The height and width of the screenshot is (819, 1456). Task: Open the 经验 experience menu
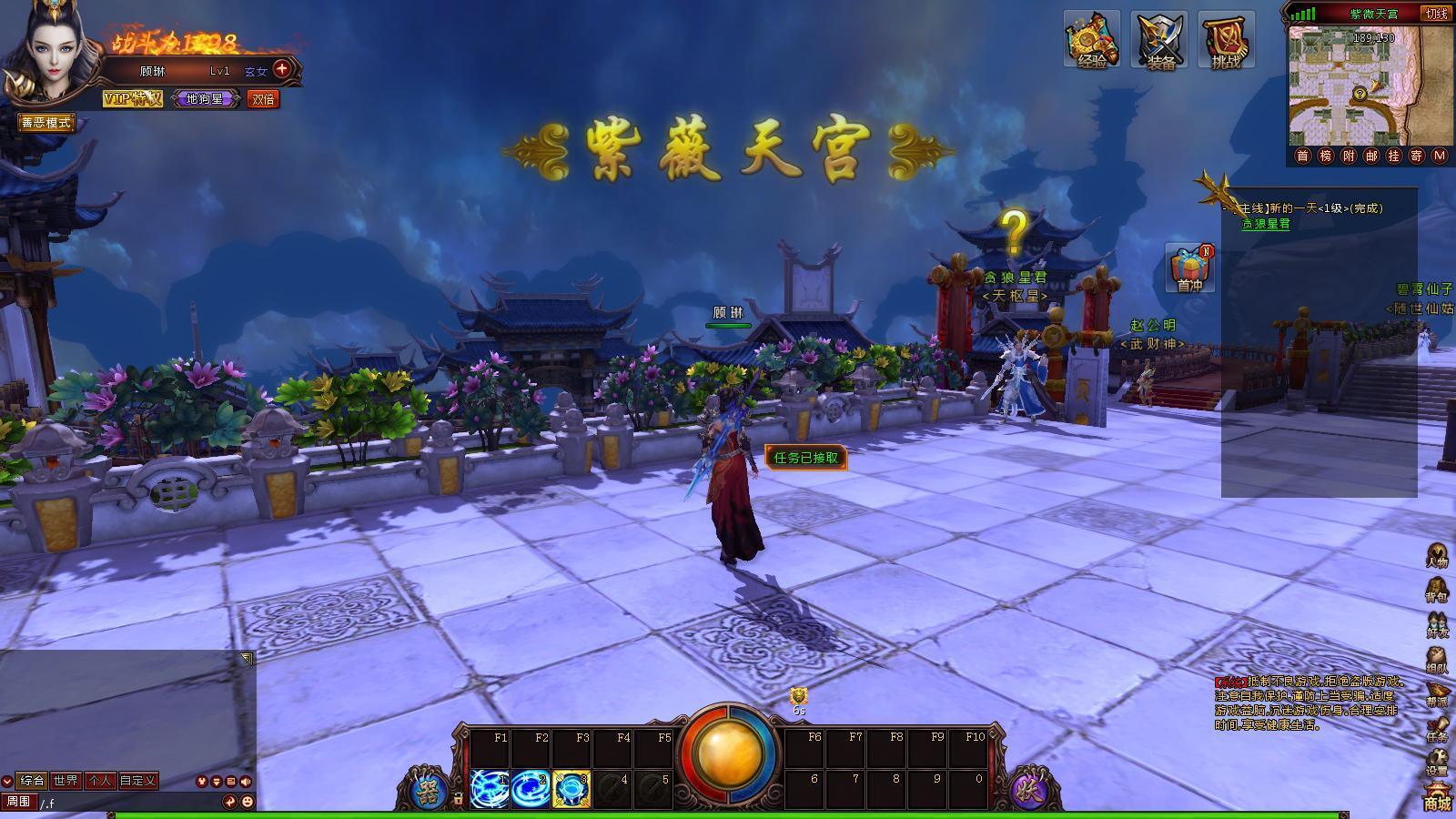click(x=1092, y=40)
